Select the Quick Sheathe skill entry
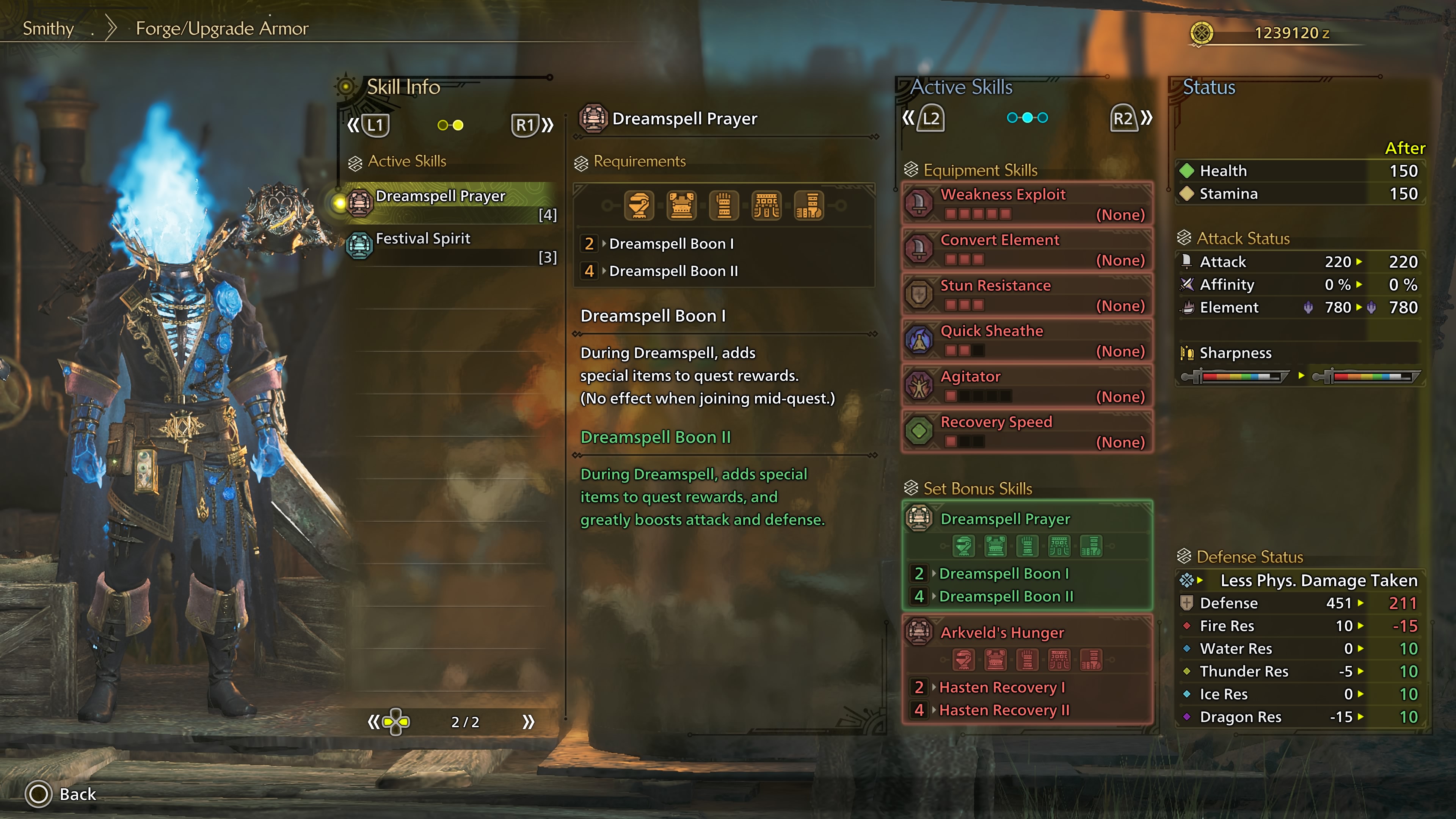1456x819 pixels. [x=1026, y=340]
